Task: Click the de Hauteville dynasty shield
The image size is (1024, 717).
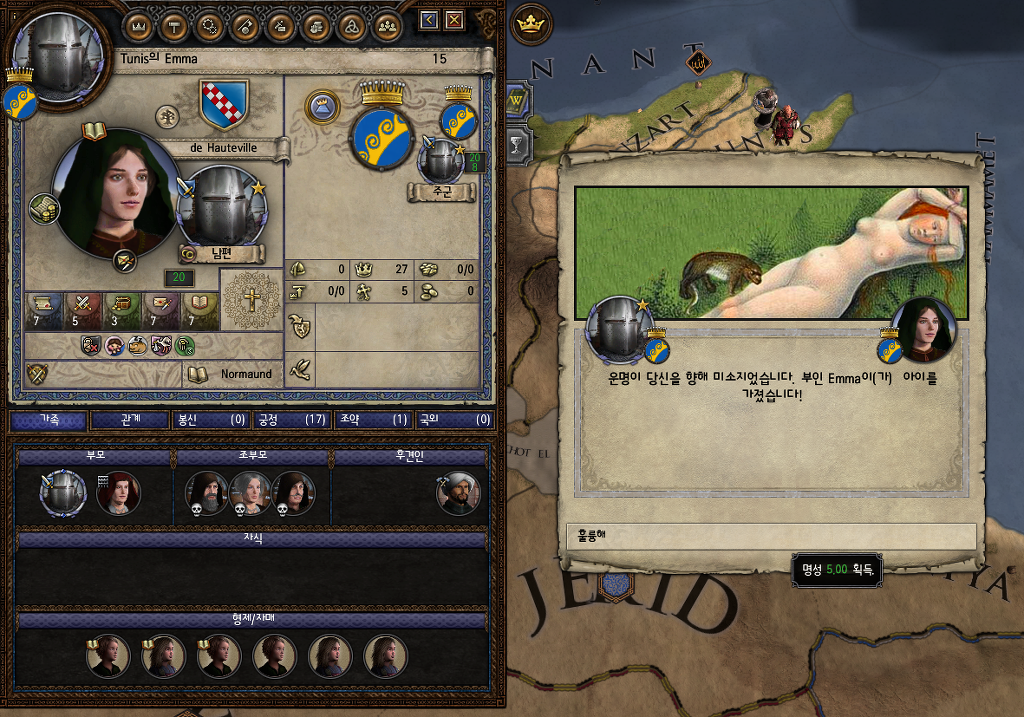Action: (x=224, y=105)
